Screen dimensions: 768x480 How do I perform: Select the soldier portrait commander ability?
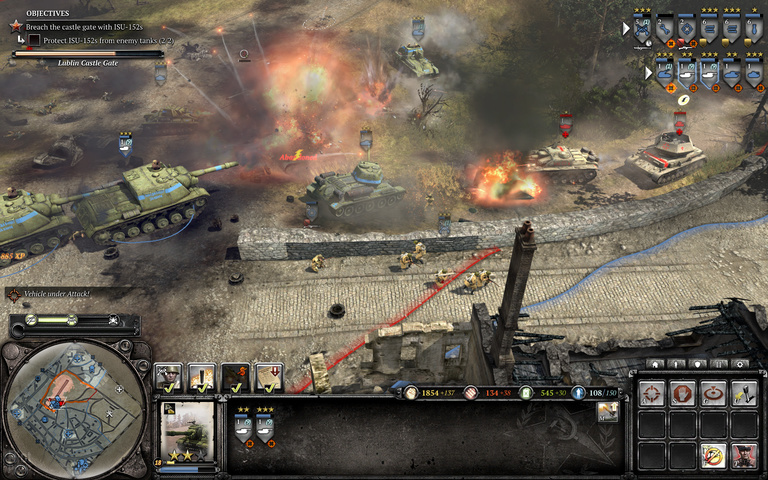point(169,377)
